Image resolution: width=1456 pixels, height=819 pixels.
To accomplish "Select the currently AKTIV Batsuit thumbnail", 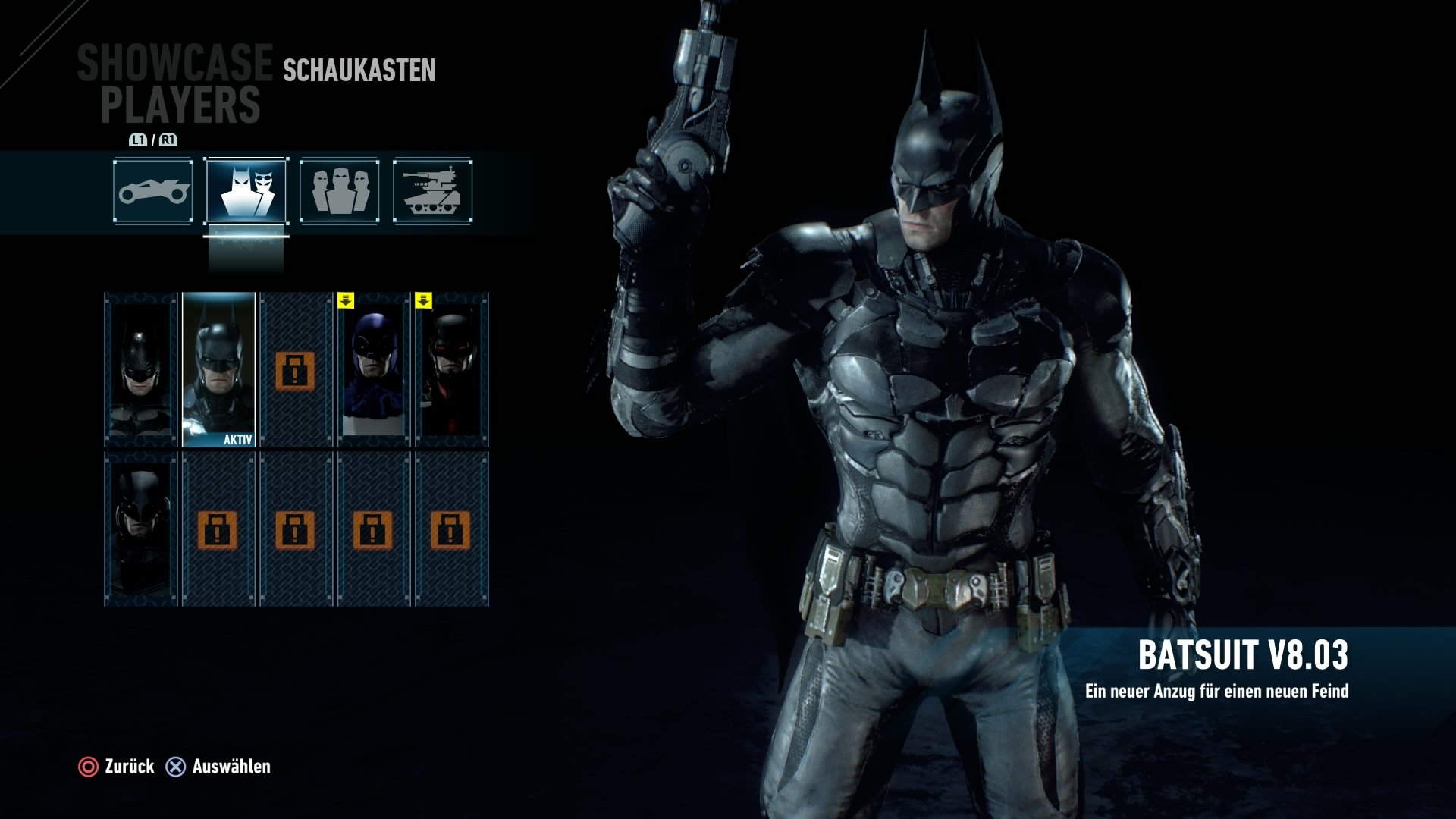I will pyautogui.click(x=218, y=368).
